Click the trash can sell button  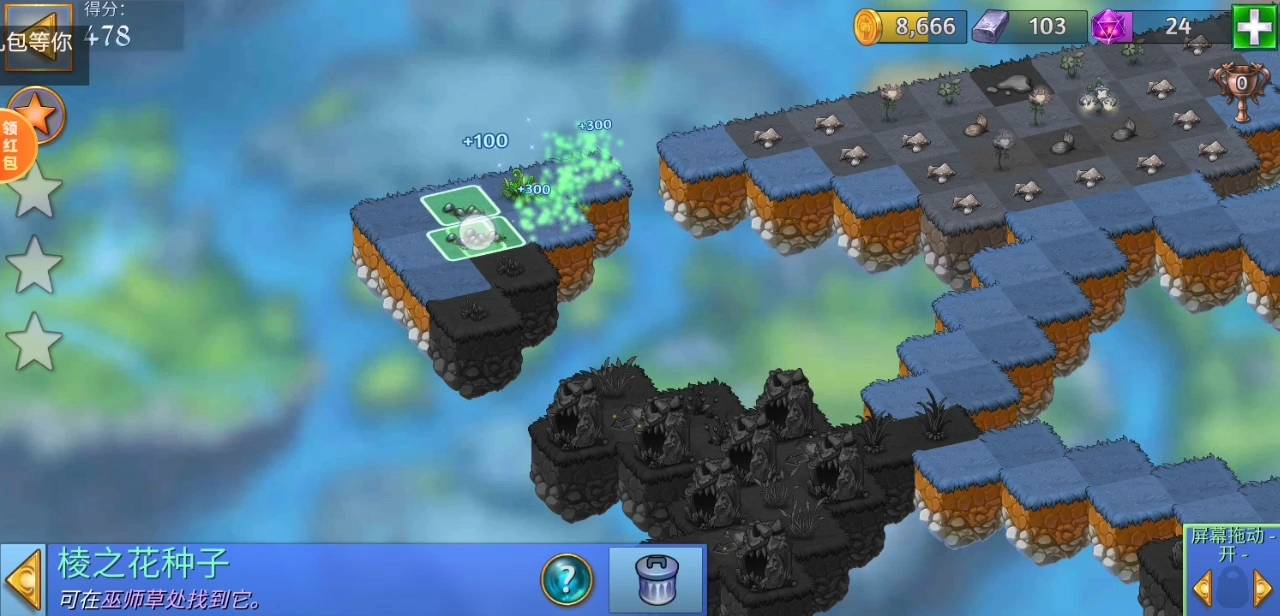(656, 579)
